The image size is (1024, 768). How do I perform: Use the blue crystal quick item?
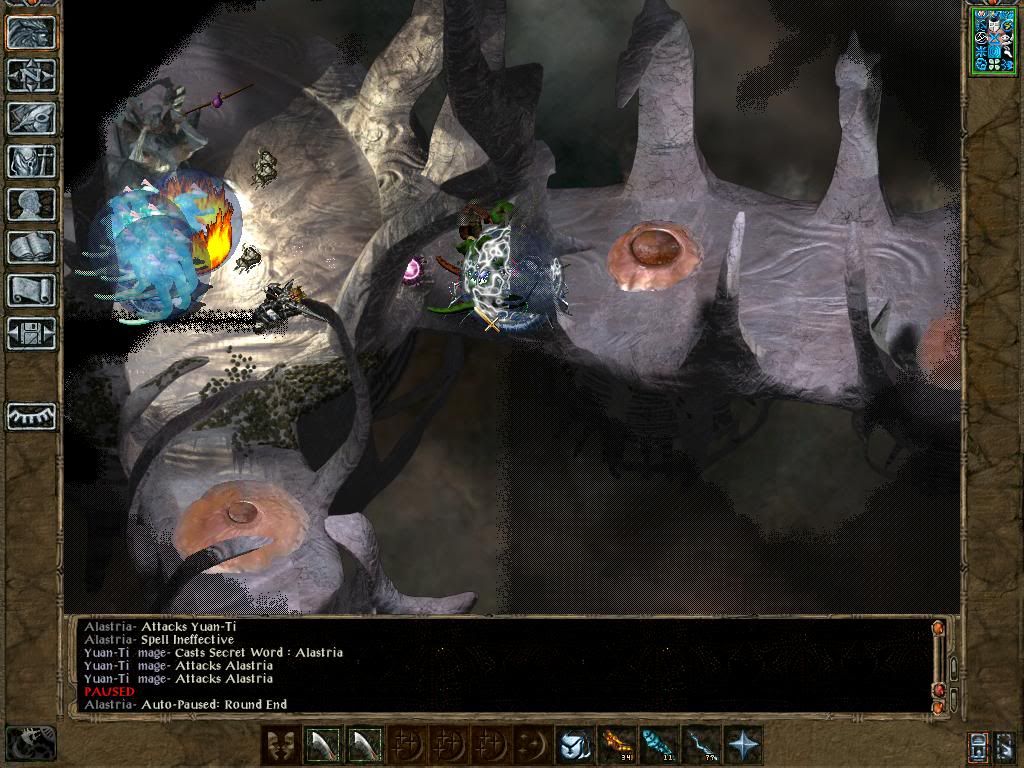click(659, 745)
